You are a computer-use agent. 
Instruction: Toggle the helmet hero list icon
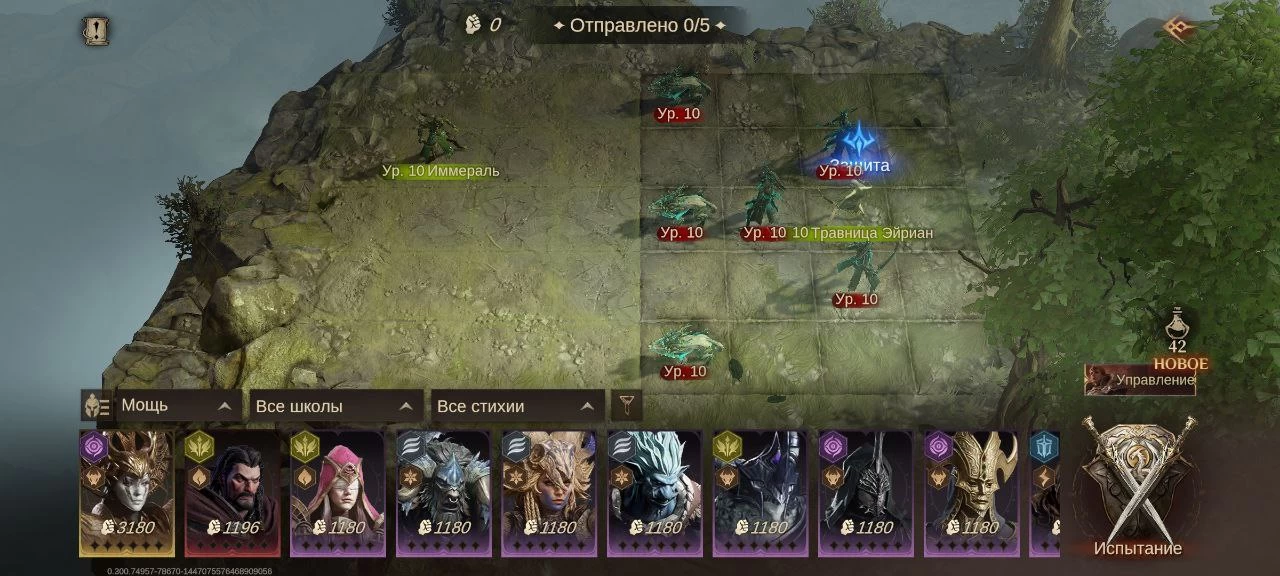pyautogui.click(x=97, y=406)
